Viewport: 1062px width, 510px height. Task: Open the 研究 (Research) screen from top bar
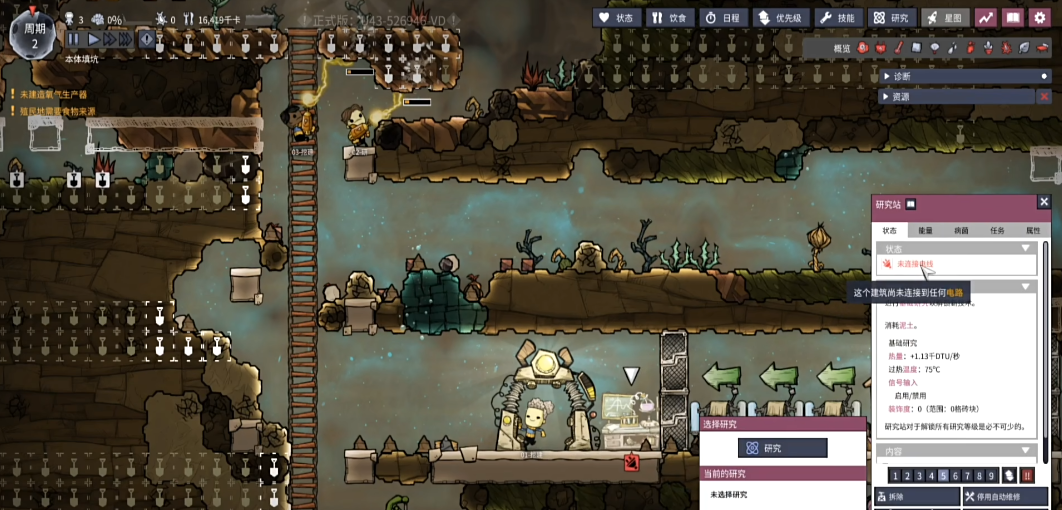click(891, 17)
